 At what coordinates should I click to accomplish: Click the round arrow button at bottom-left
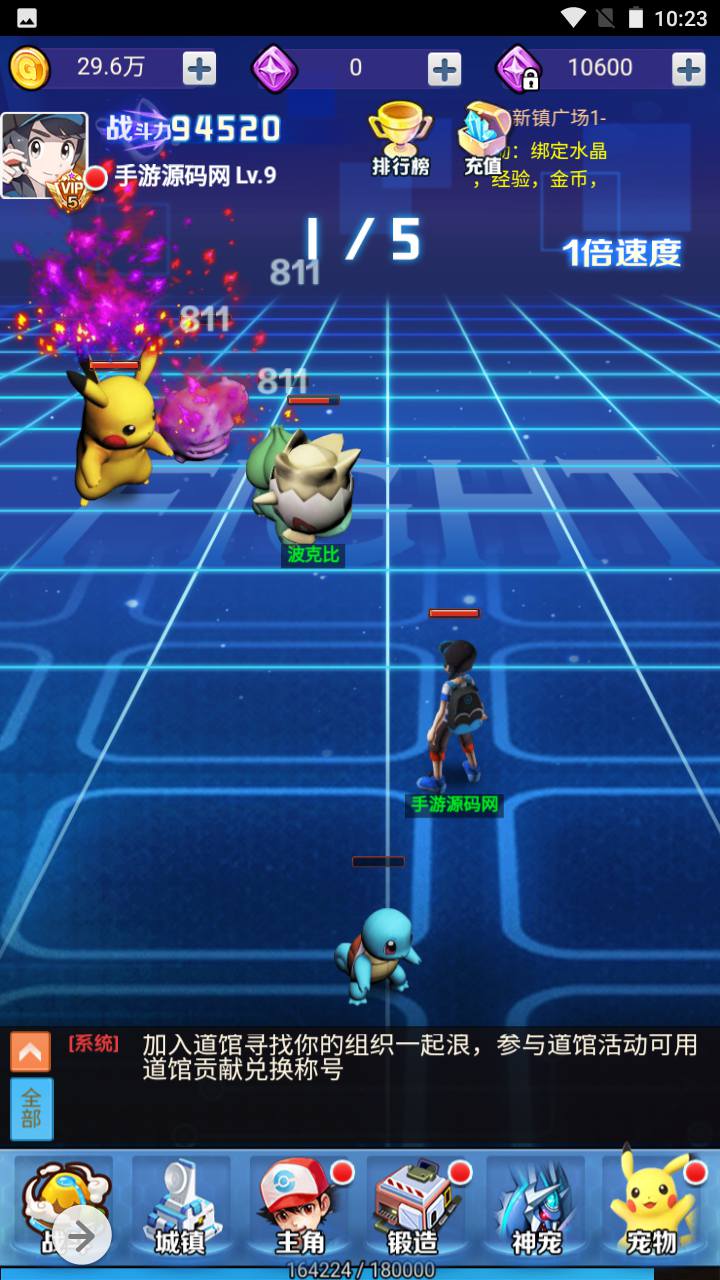(x=81, y=1236)
